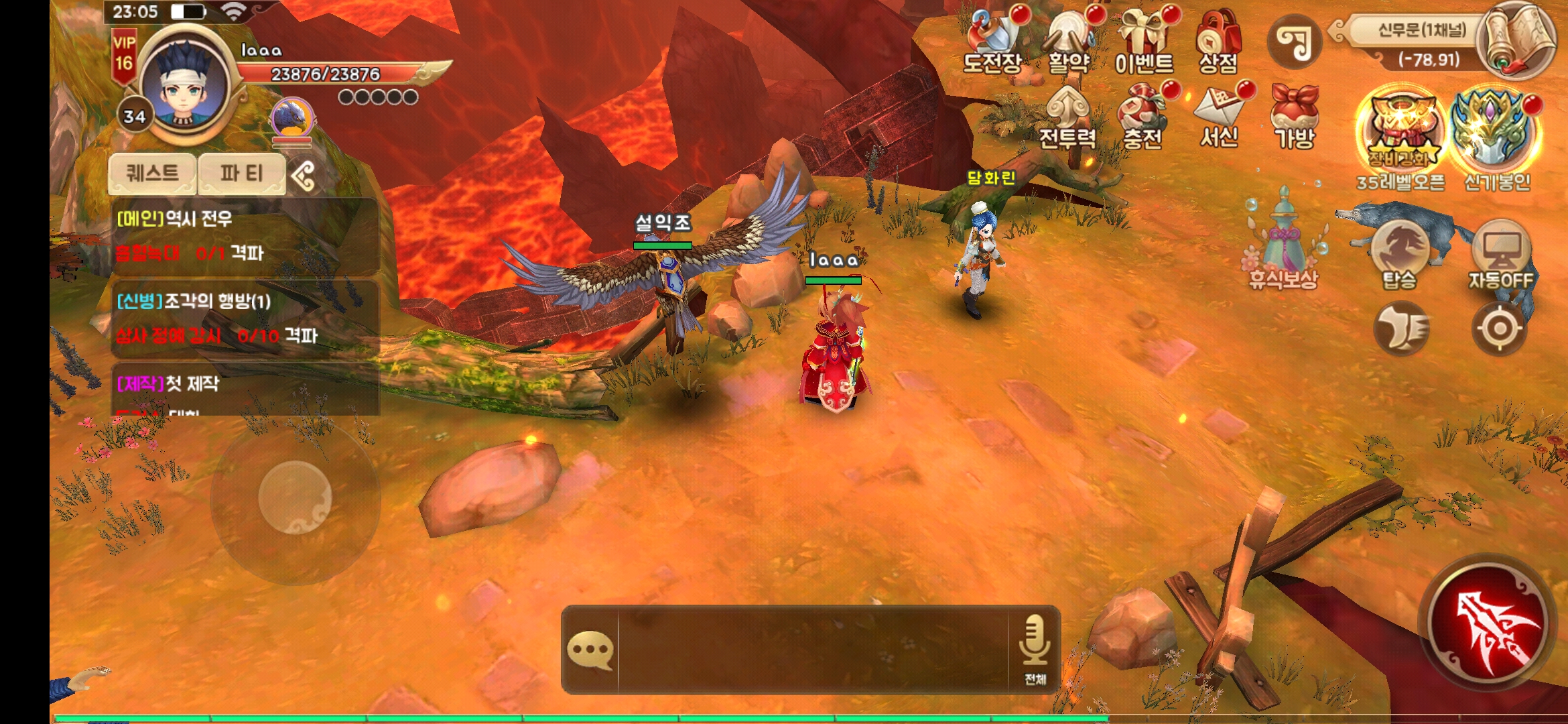Open the 충전 recharge menu
Image resolution: width=1568 pixels, height=724 pixels.
tap(1143, 118)
